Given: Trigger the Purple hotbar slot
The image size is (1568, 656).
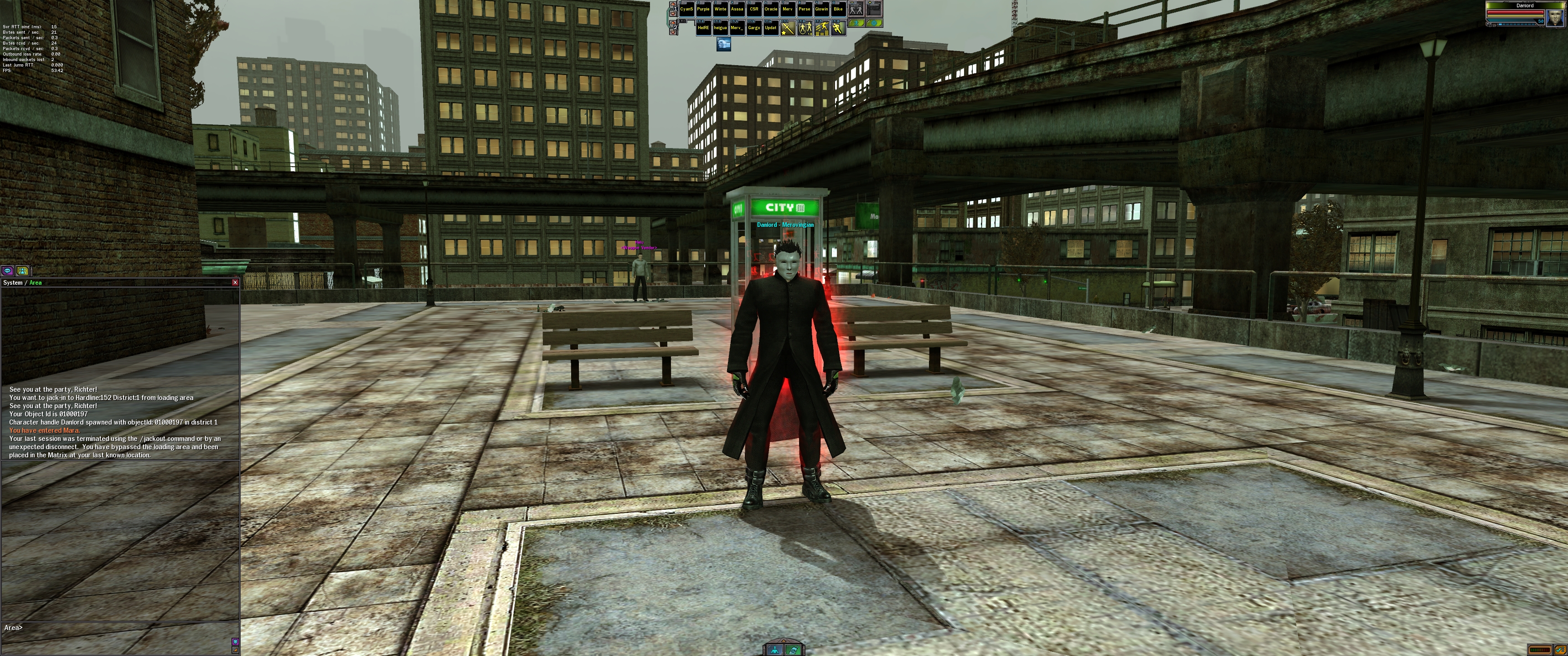Looking at the screenshot, I should pyautogui.click(x=703, y=9).
